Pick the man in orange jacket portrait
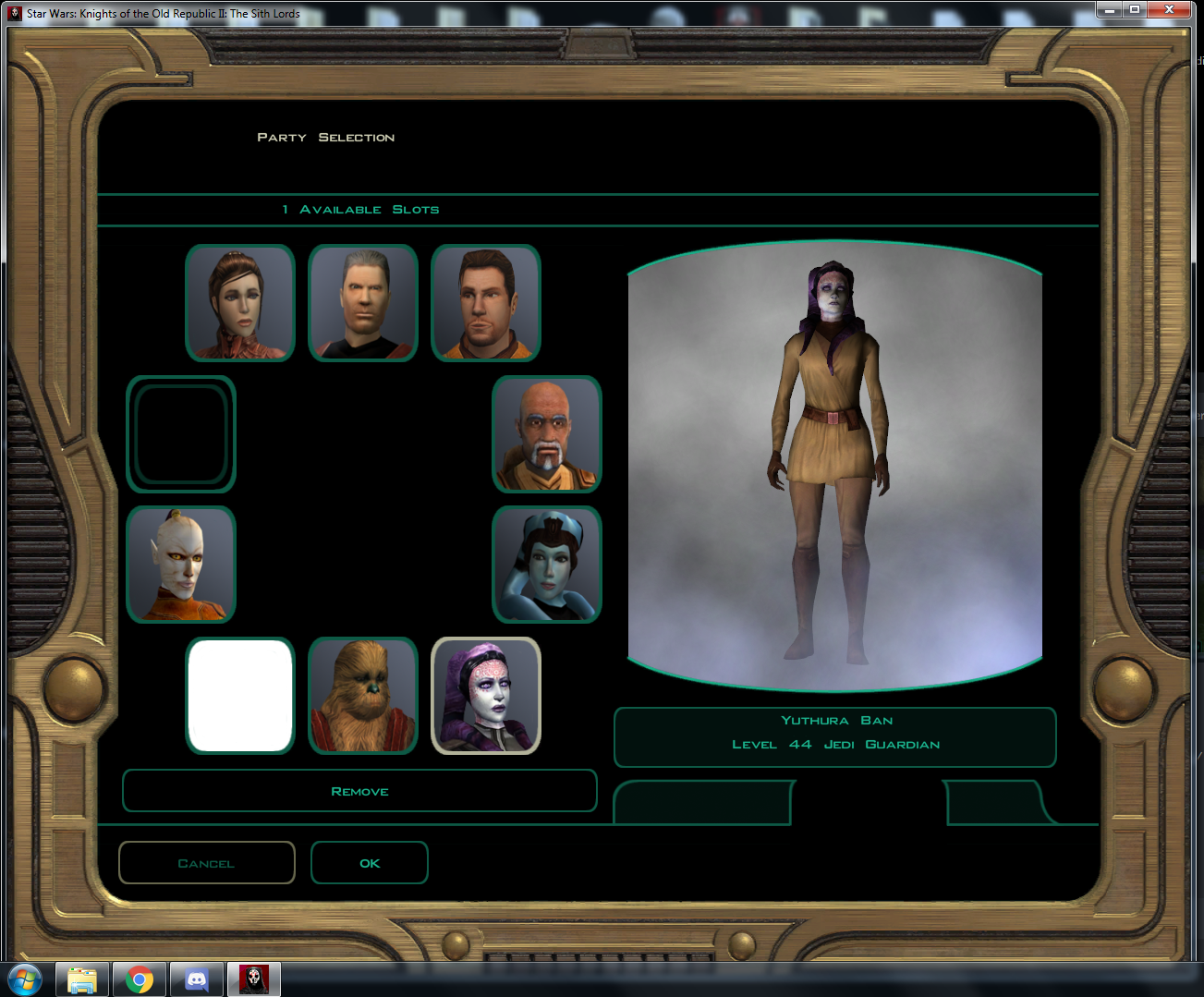This screenshot has width=1204, height=997. 486,303
